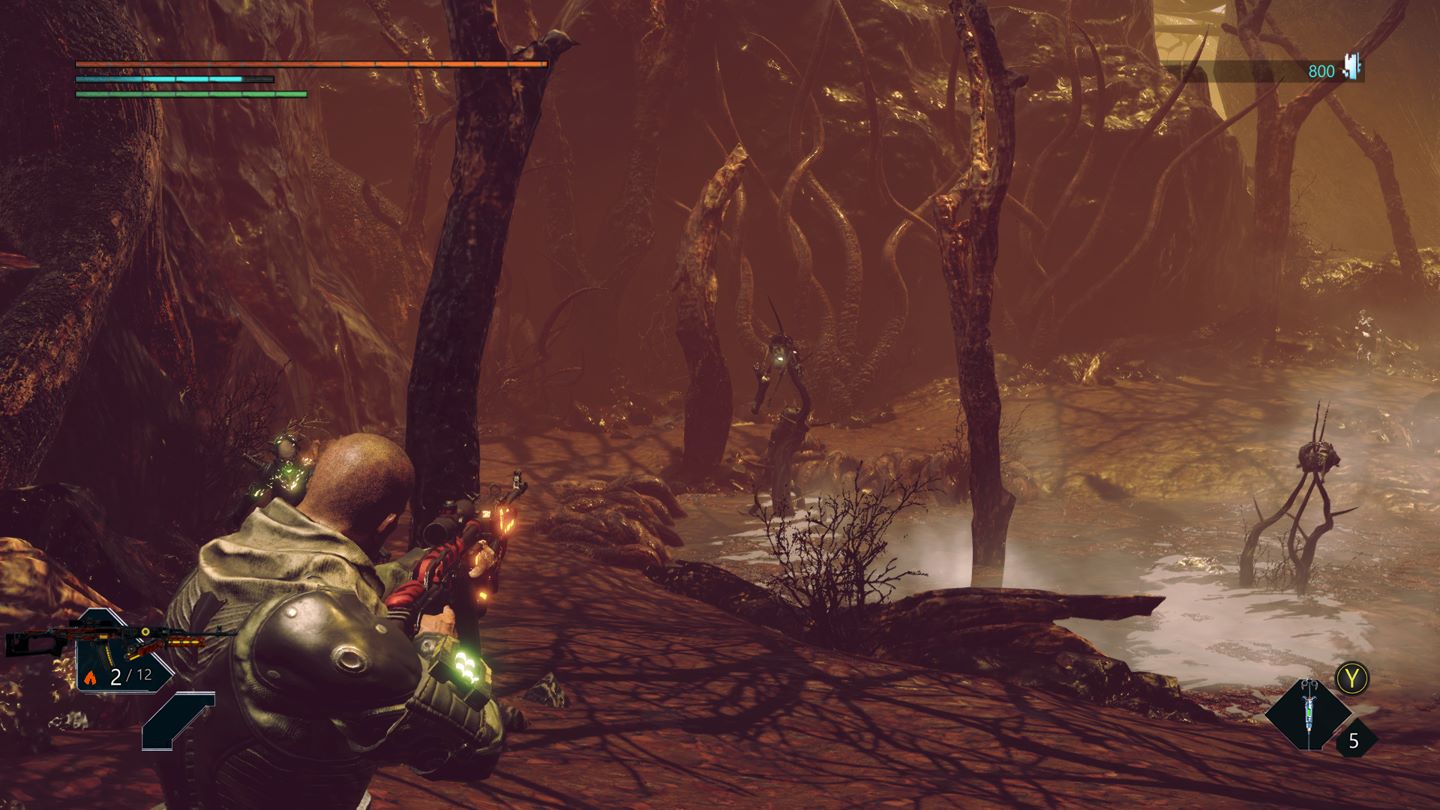
Task: Select the Dragon Heart syringe icon
Action: (x=1310, y=712)
